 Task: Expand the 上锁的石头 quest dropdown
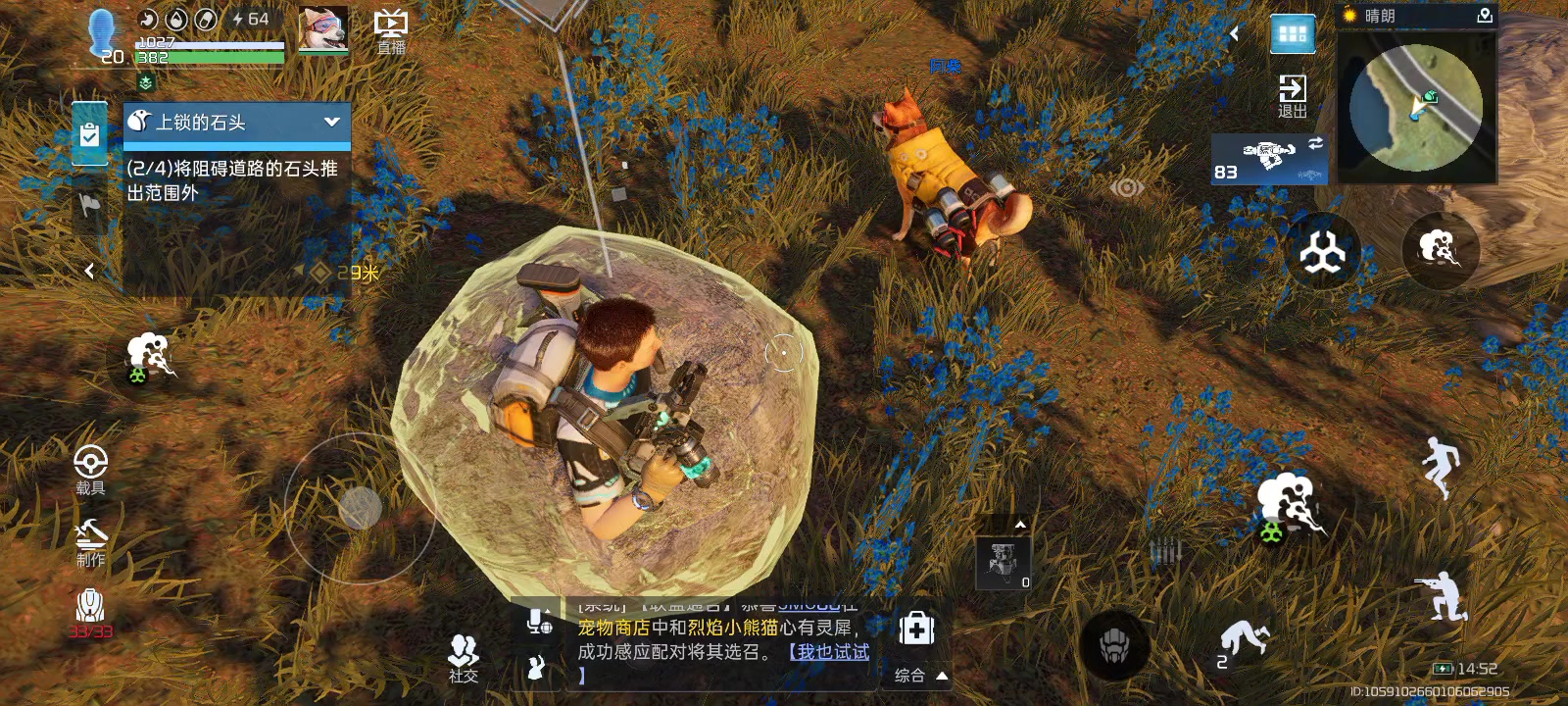coord(331,122)
